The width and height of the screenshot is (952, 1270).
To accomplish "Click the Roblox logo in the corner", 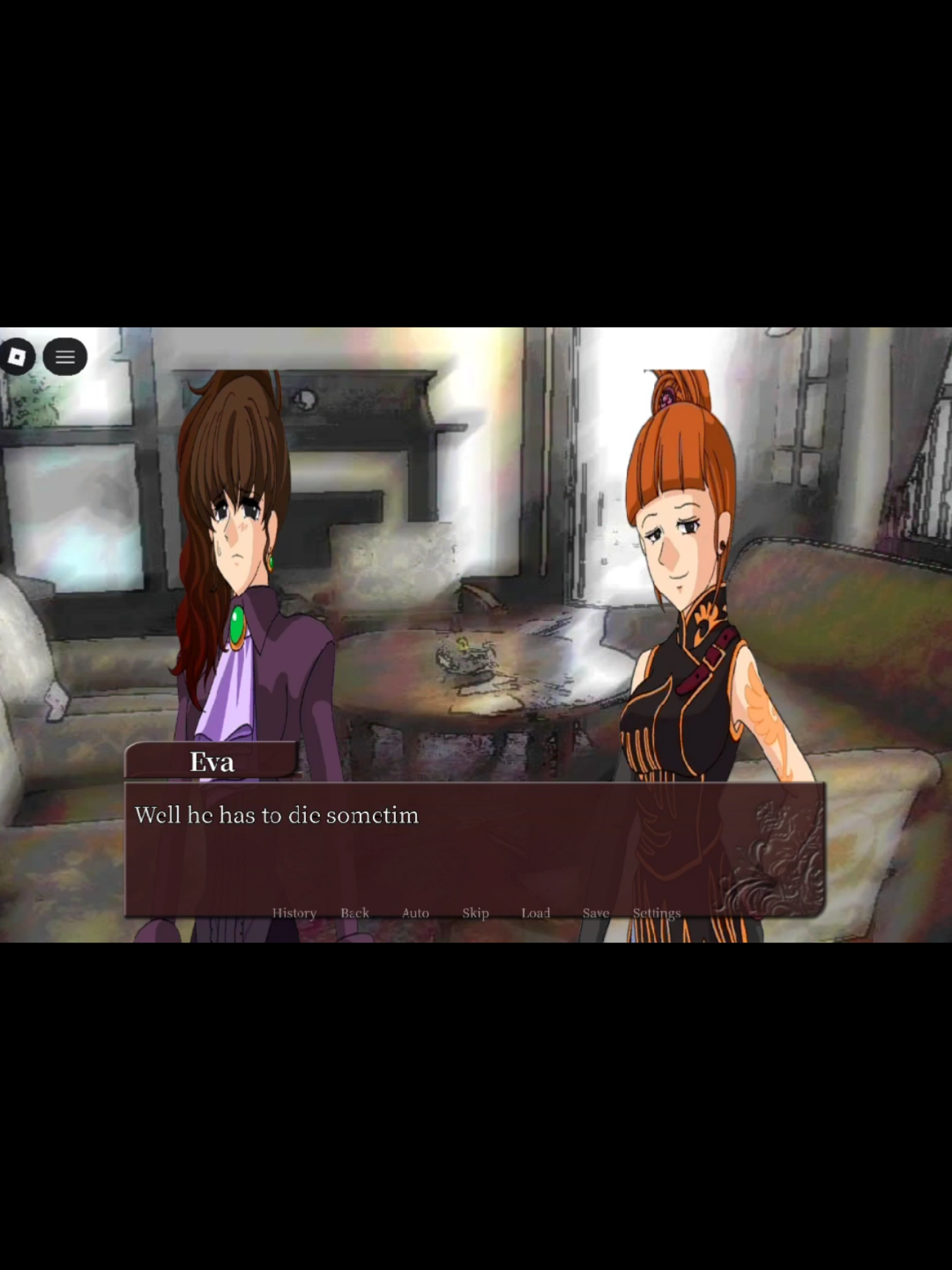I will [18, 357].
